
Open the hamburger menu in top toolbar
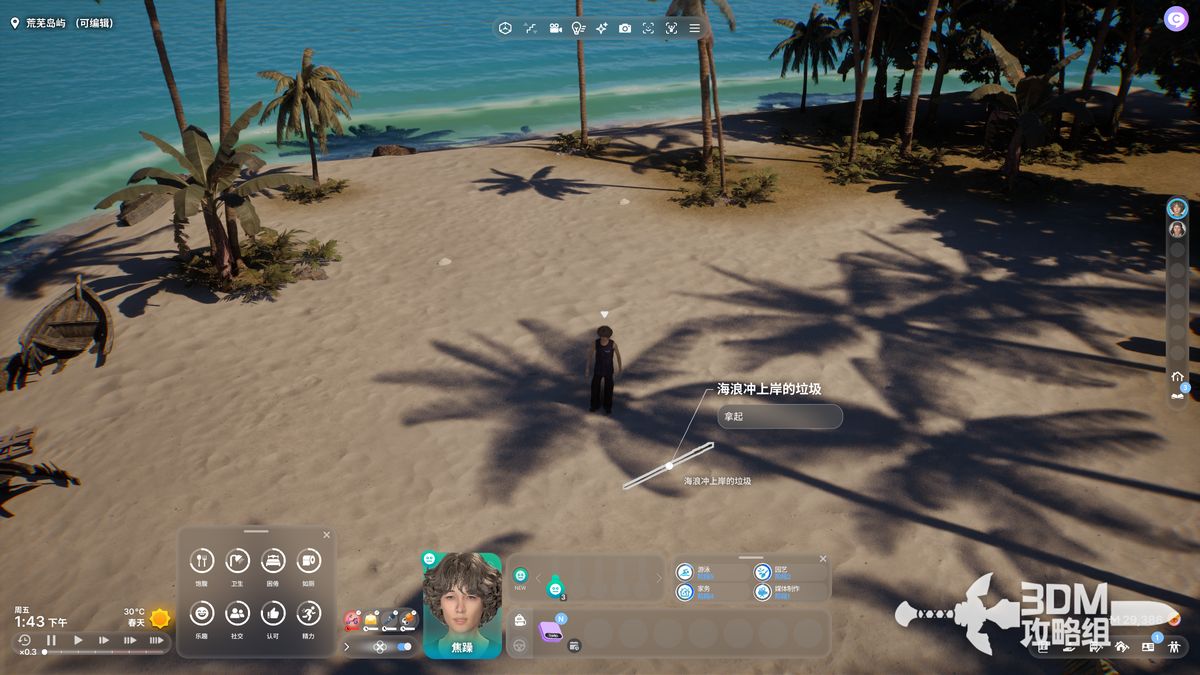(x=694, y=28)
